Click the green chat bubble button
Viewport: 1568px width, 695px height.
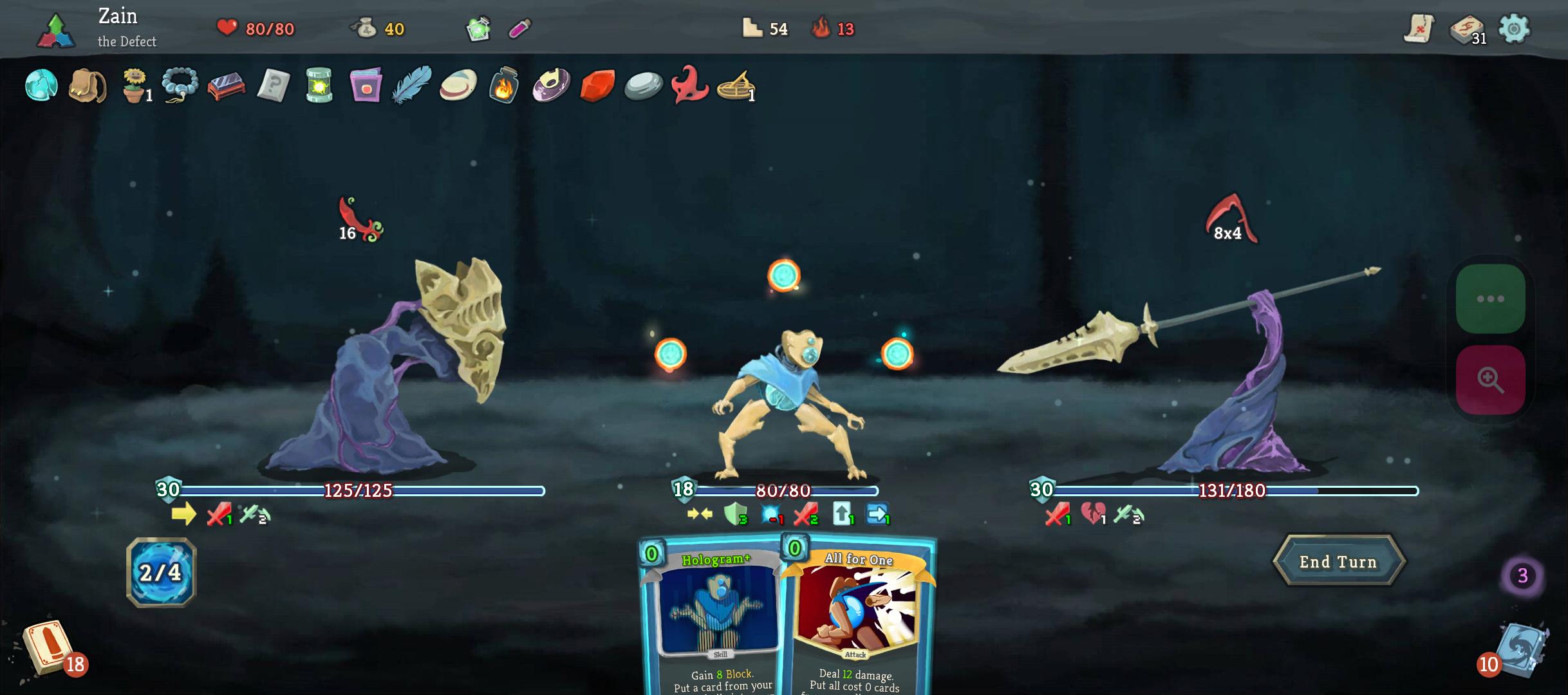[x=1490, y=299]
